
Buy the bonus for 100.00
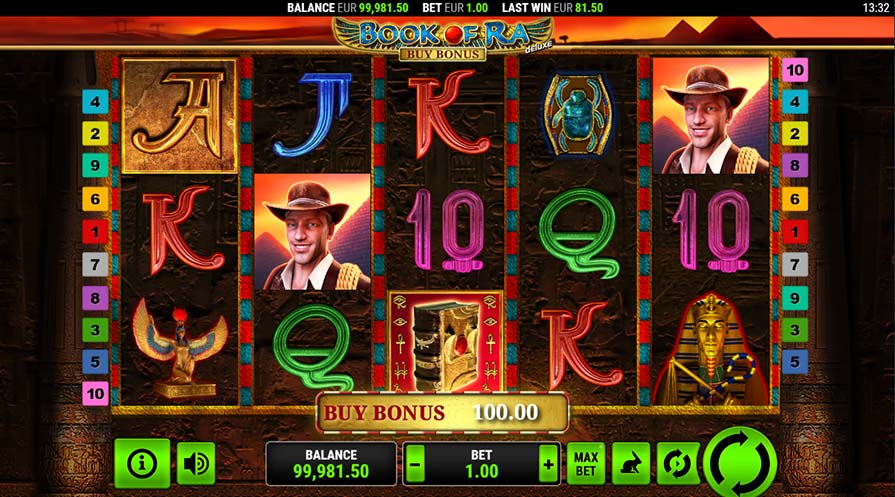coord(442,412)
